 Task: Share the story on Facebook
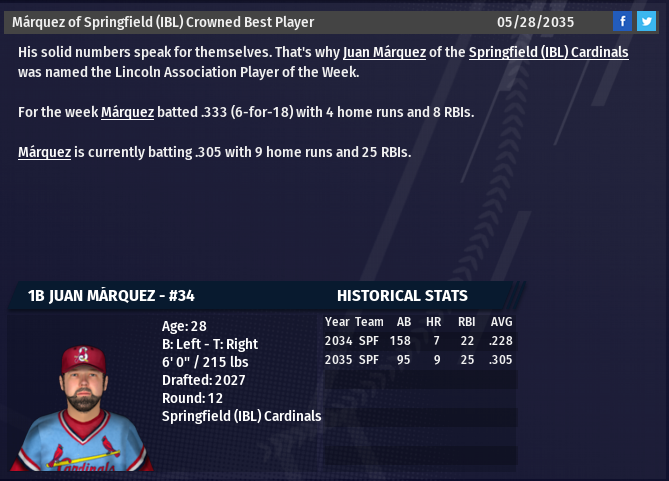tap(622, 22)
